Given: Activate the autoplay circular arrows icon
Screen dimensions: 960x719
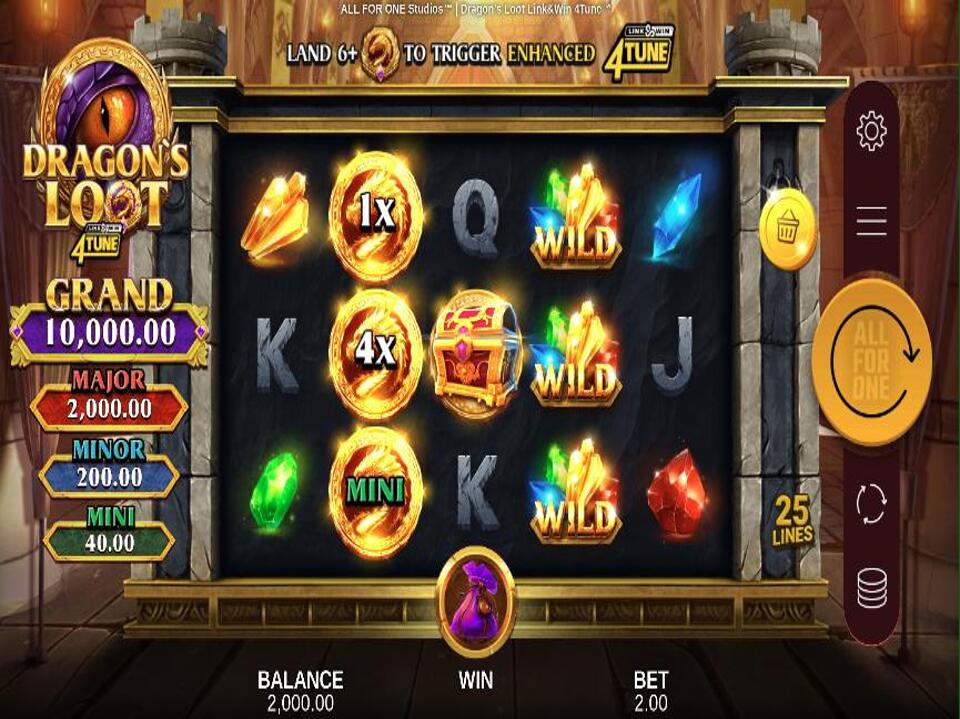Looking at the screenshot, I should pyautogui.click(x=871, y=504).
